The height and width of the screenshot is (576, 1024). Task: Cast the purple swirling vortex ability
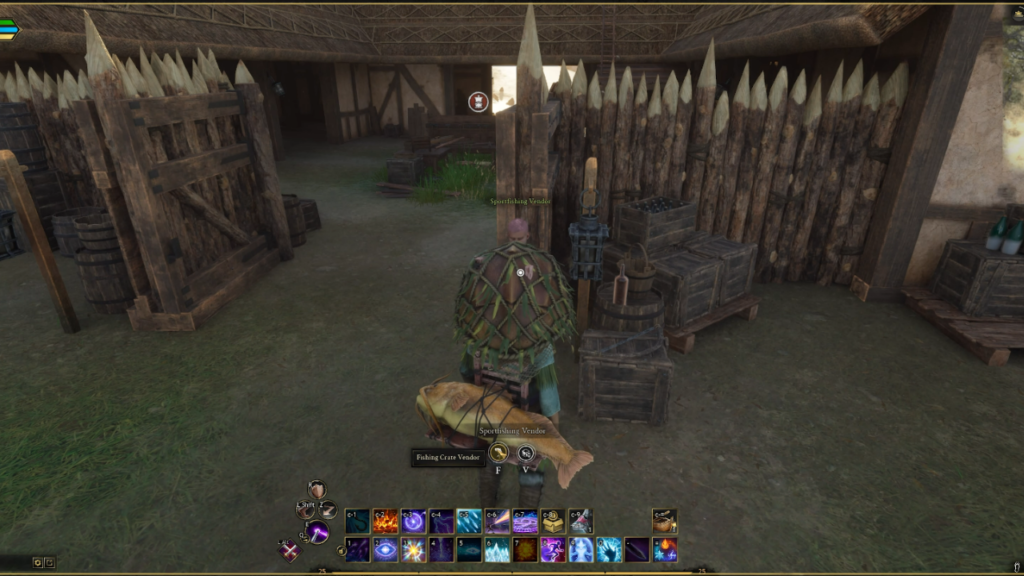pyautogui.click(x=413, y=521)
